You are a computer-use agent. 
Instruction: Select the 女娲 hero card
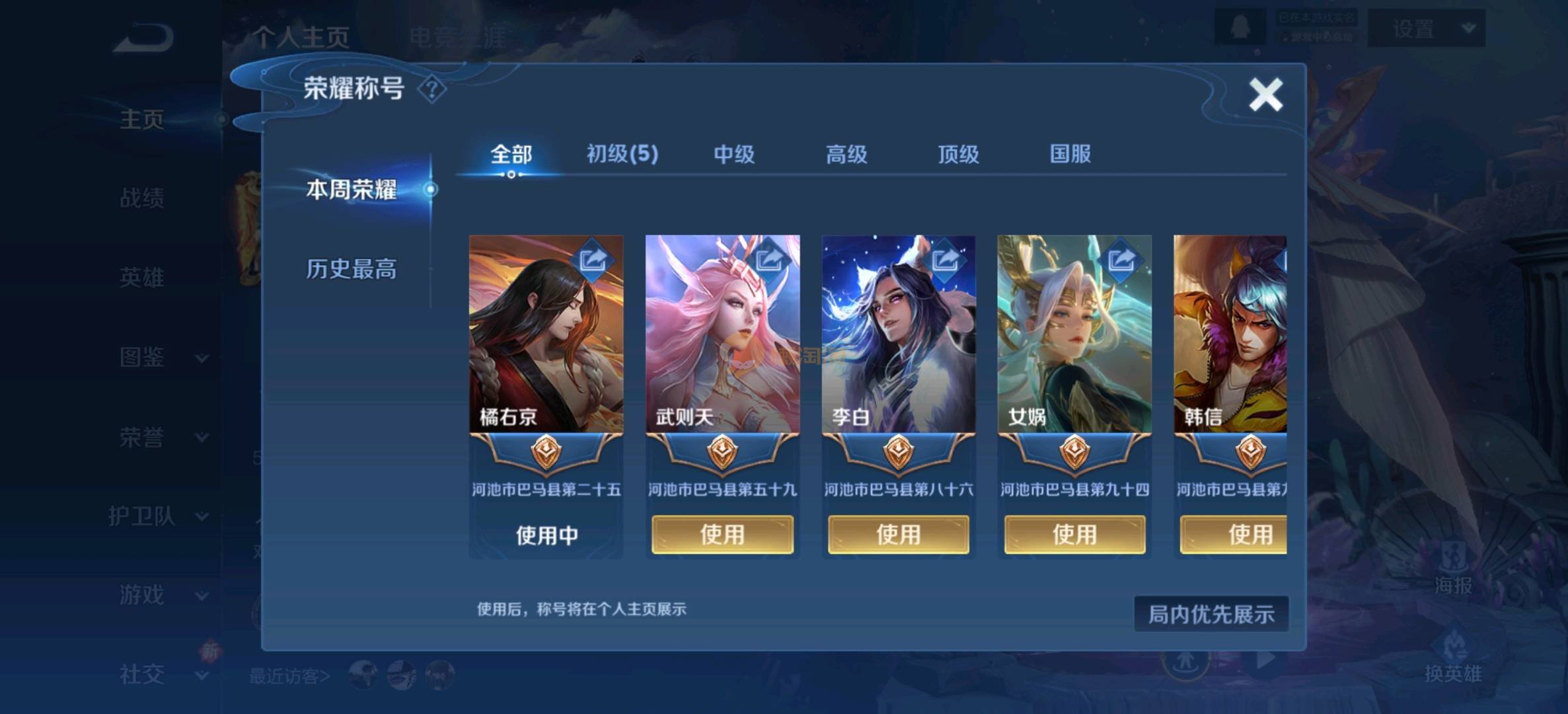[1074, 344]
